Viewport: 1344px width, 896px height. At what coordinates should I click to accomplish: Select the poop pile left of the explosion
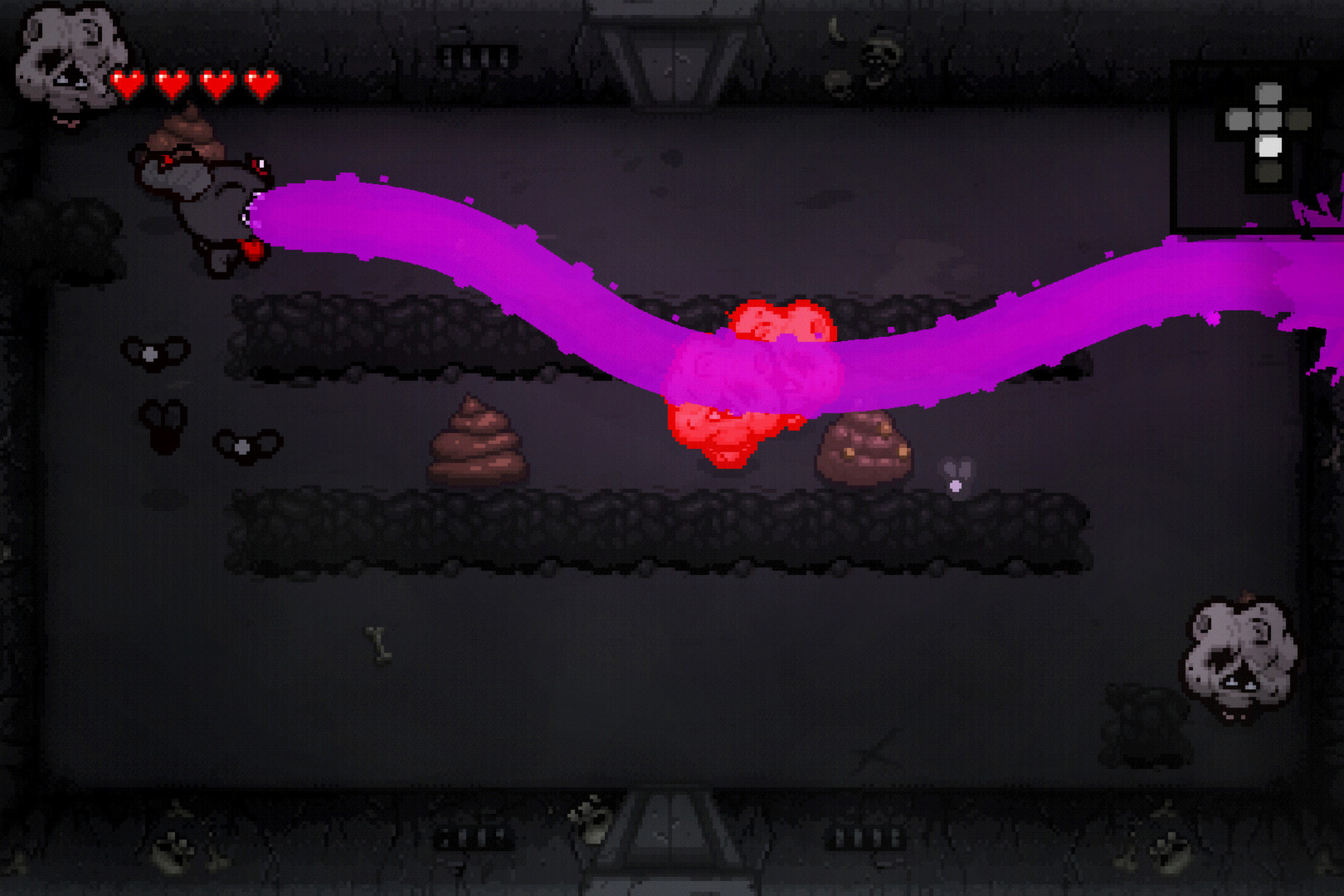pyautogui.click(x=477, y=444)
